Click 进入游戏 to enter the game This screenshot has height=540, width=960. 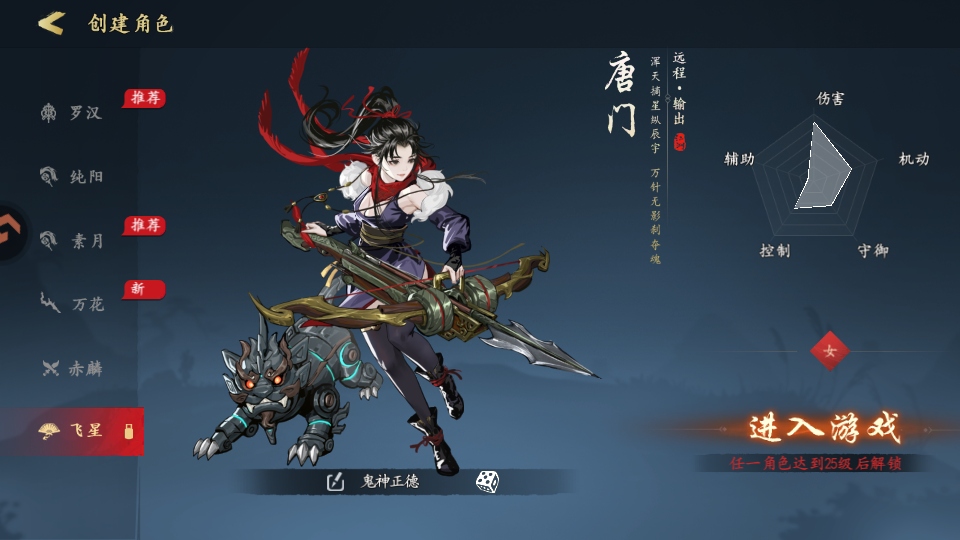(824, 428)
